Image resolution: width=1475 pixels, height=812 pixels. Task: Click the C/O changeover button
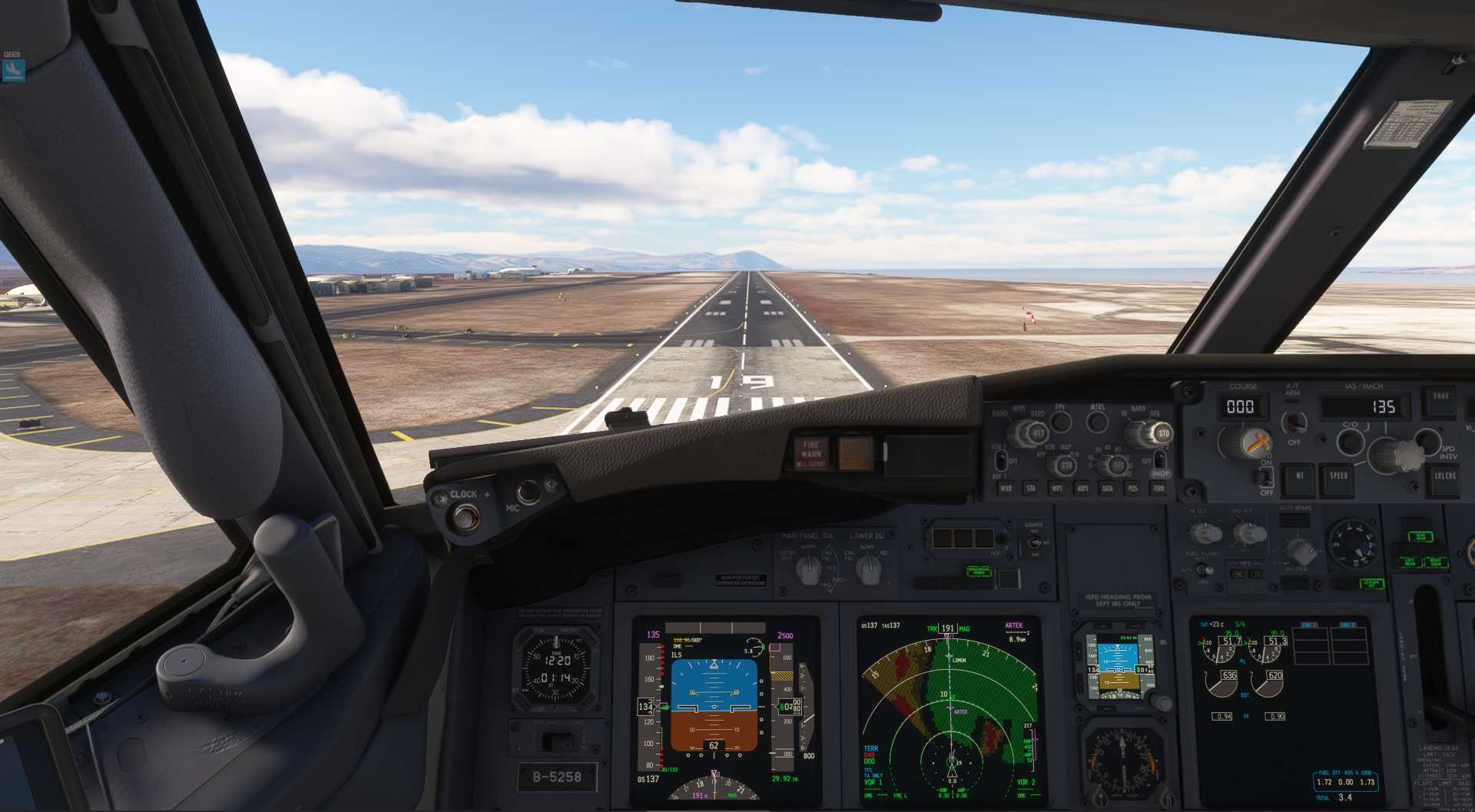tap(1350, 442)
